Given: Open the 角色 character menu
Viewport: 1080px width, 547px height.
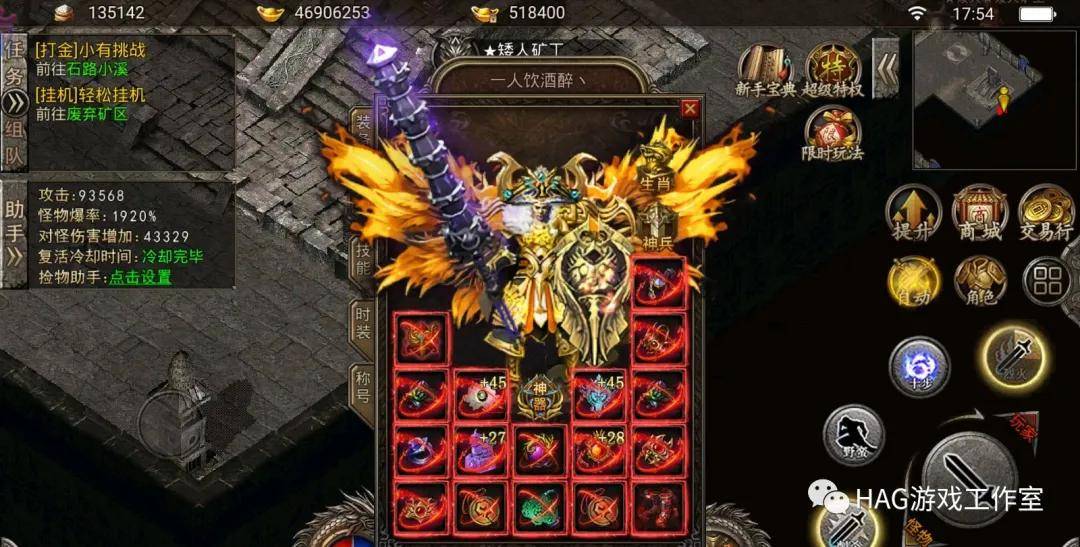Looking at the screenshot, I should coord(979,281).
